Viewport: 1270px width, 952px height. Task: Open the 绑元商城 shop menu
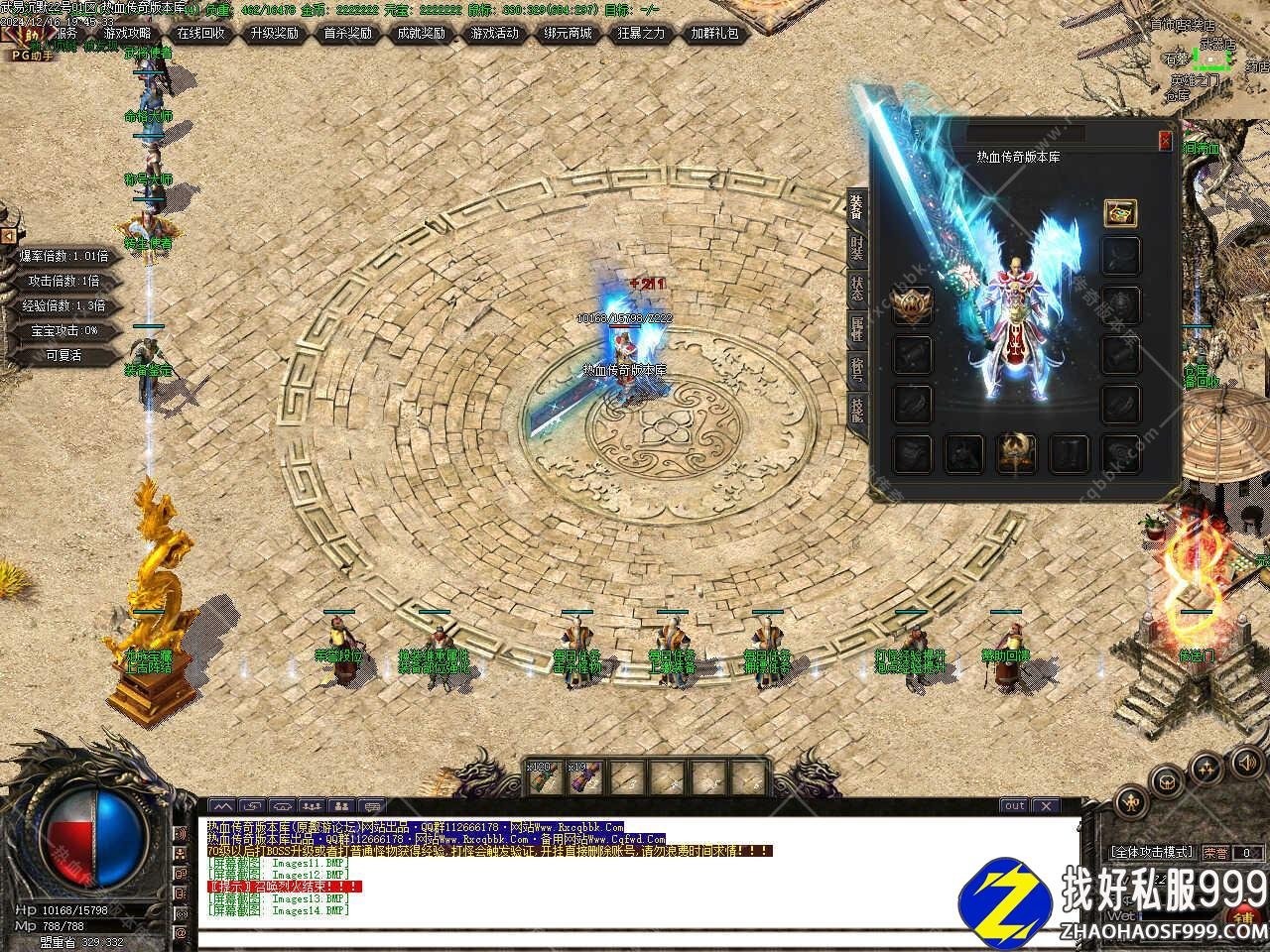568,33
